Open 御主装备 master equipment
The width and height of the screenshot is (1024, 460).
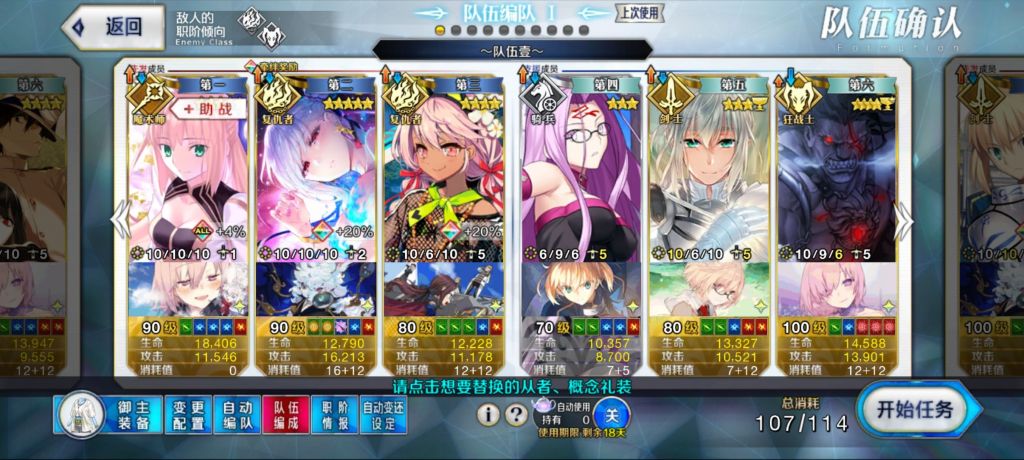point(105,415)
